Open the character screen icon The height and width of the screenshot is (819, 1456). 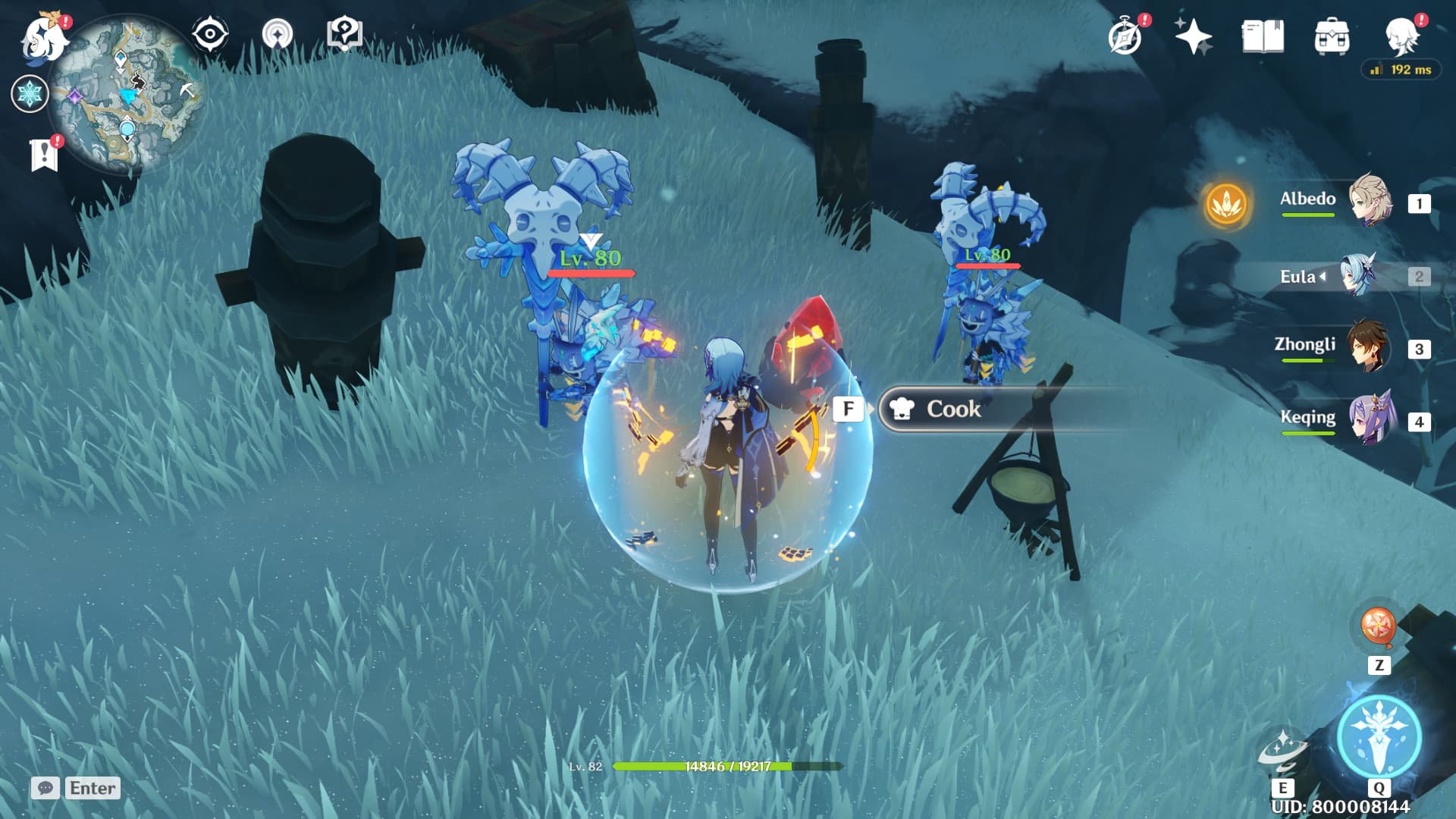(1402, 36)
